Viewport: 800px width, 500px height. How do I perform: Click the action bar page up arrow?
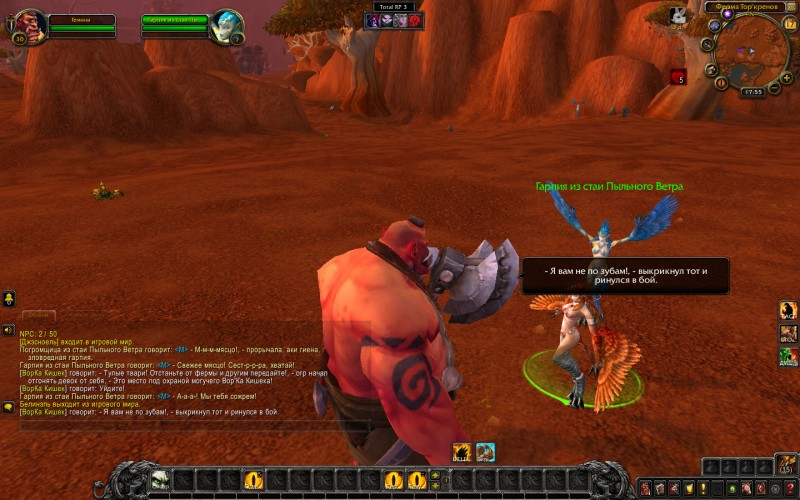tap(435, 474)
